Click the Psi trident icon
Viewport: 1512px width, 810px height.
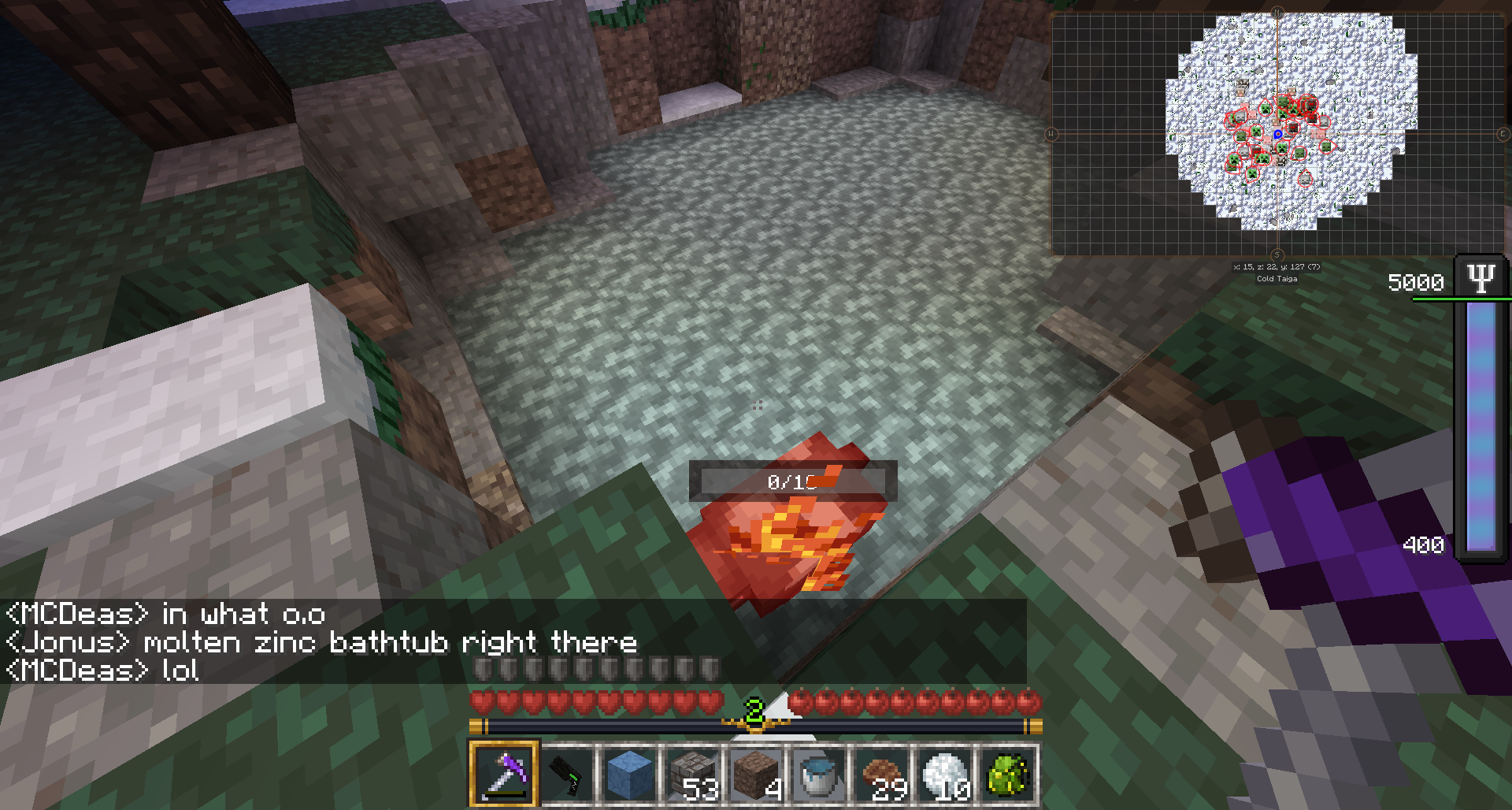(1480, 278)
